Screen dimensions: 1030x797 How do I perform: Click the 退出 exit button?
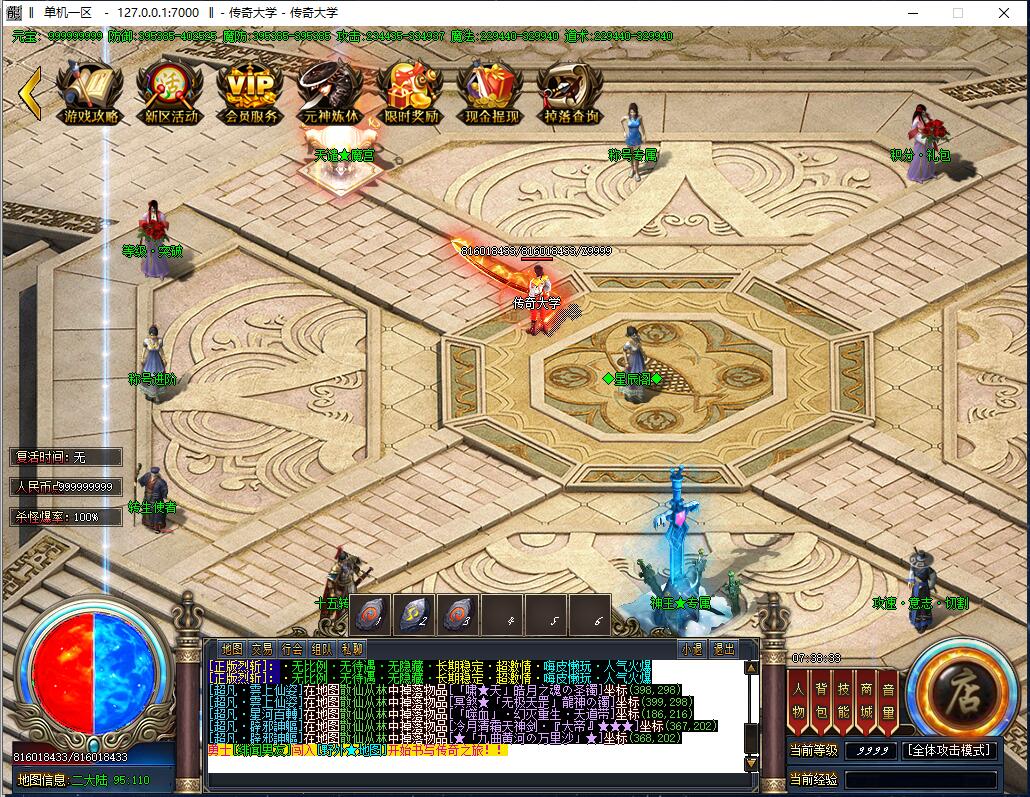click(x=722, y=648)
